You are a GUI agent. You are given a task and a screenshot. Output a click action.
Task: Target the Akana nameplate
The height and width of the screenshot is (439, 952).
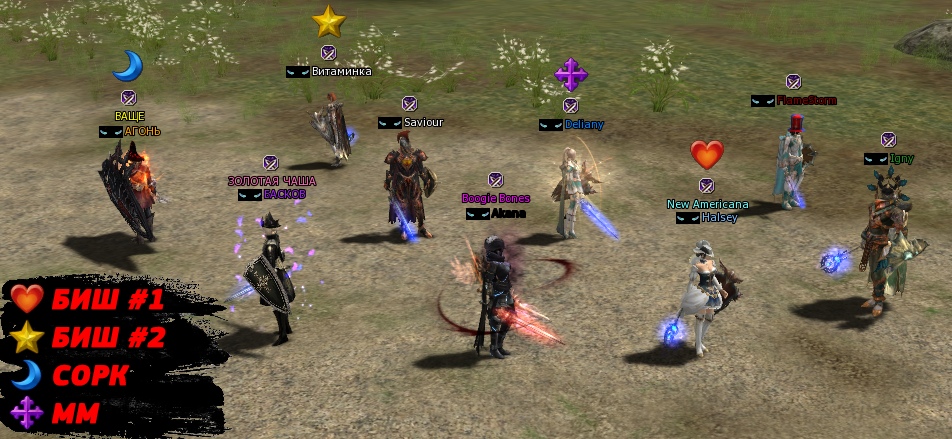[x=508, y=213]
